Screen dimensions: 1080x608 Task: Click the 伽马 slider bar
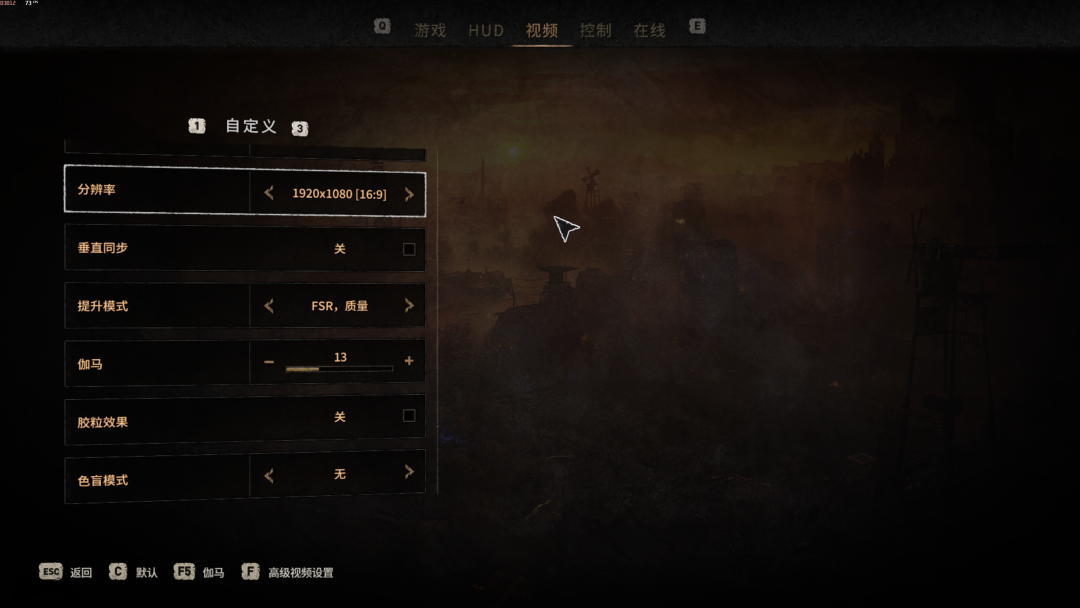(x=339, y=369)
